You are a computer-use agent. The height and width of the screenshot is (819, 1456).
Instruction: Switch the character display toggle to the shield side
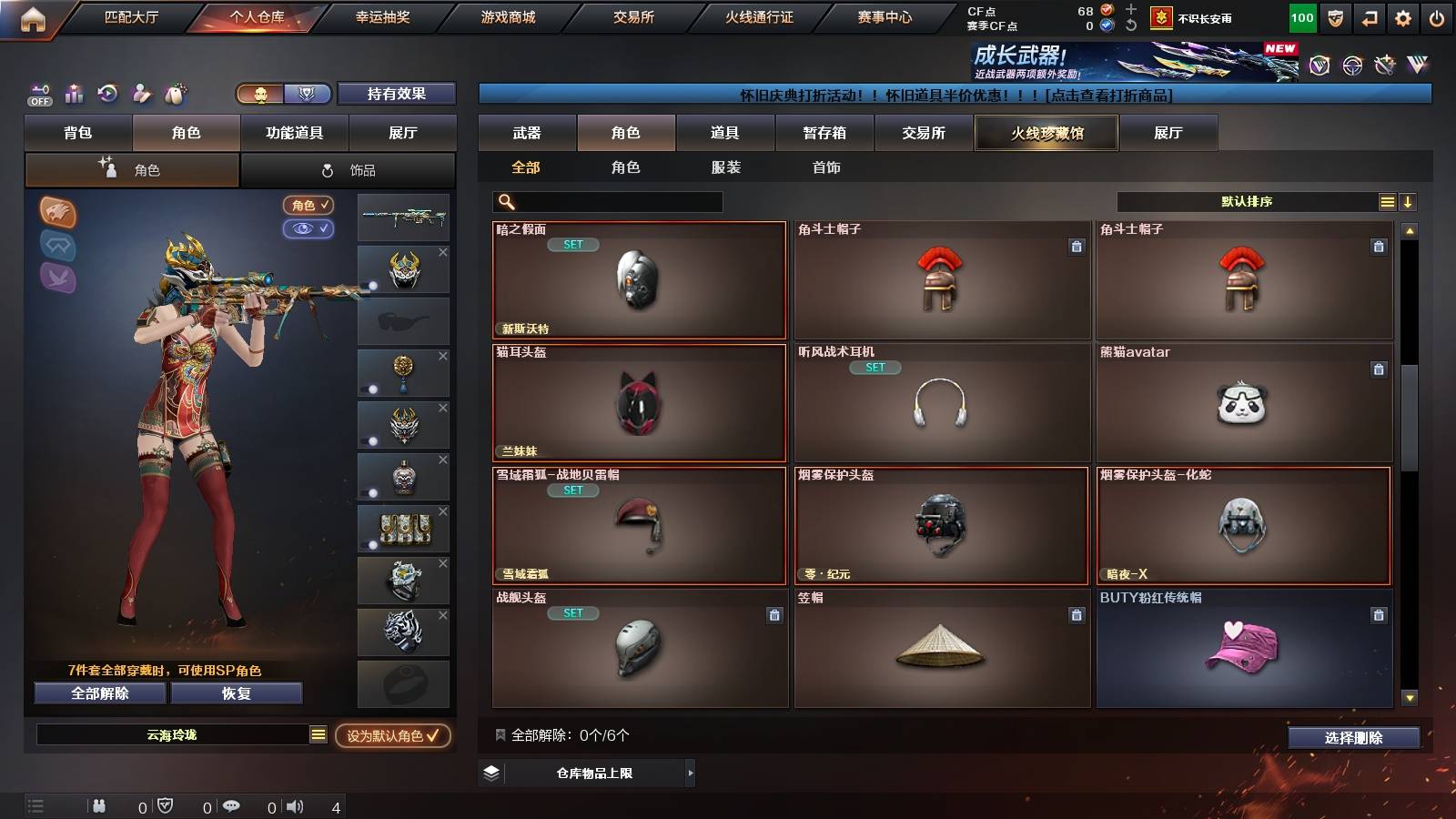308,94
